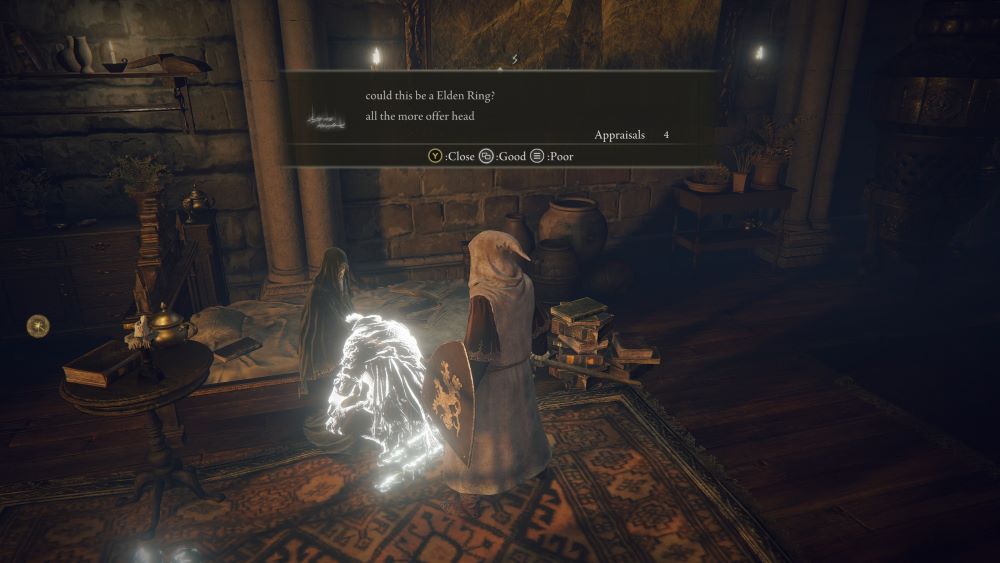
Task: Select the "could this be a Elden Ring?" message
Action: tap(432, 96)
